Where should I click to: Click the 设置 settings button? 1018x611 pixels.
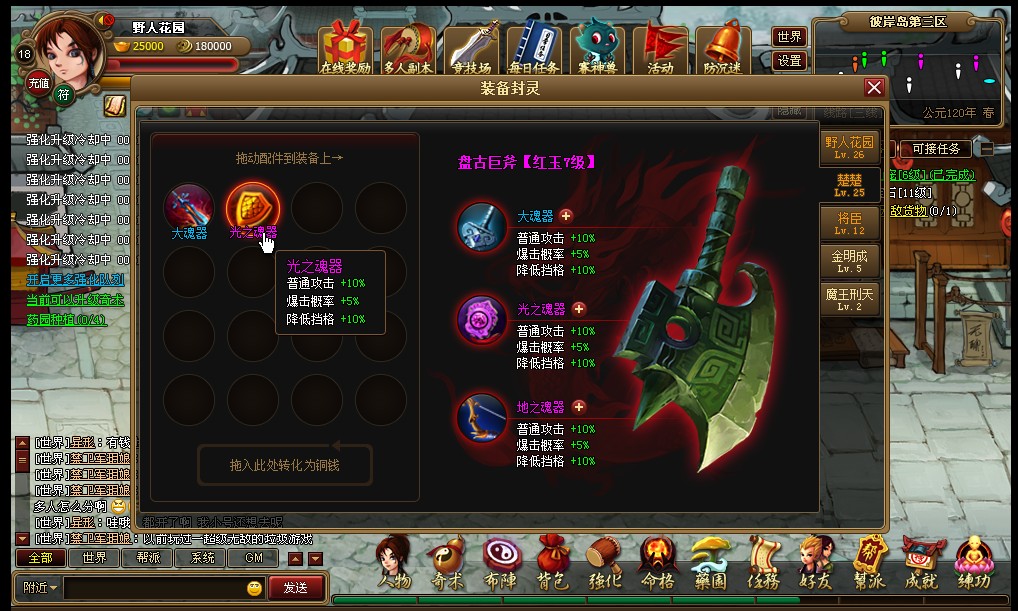point(790,61)
